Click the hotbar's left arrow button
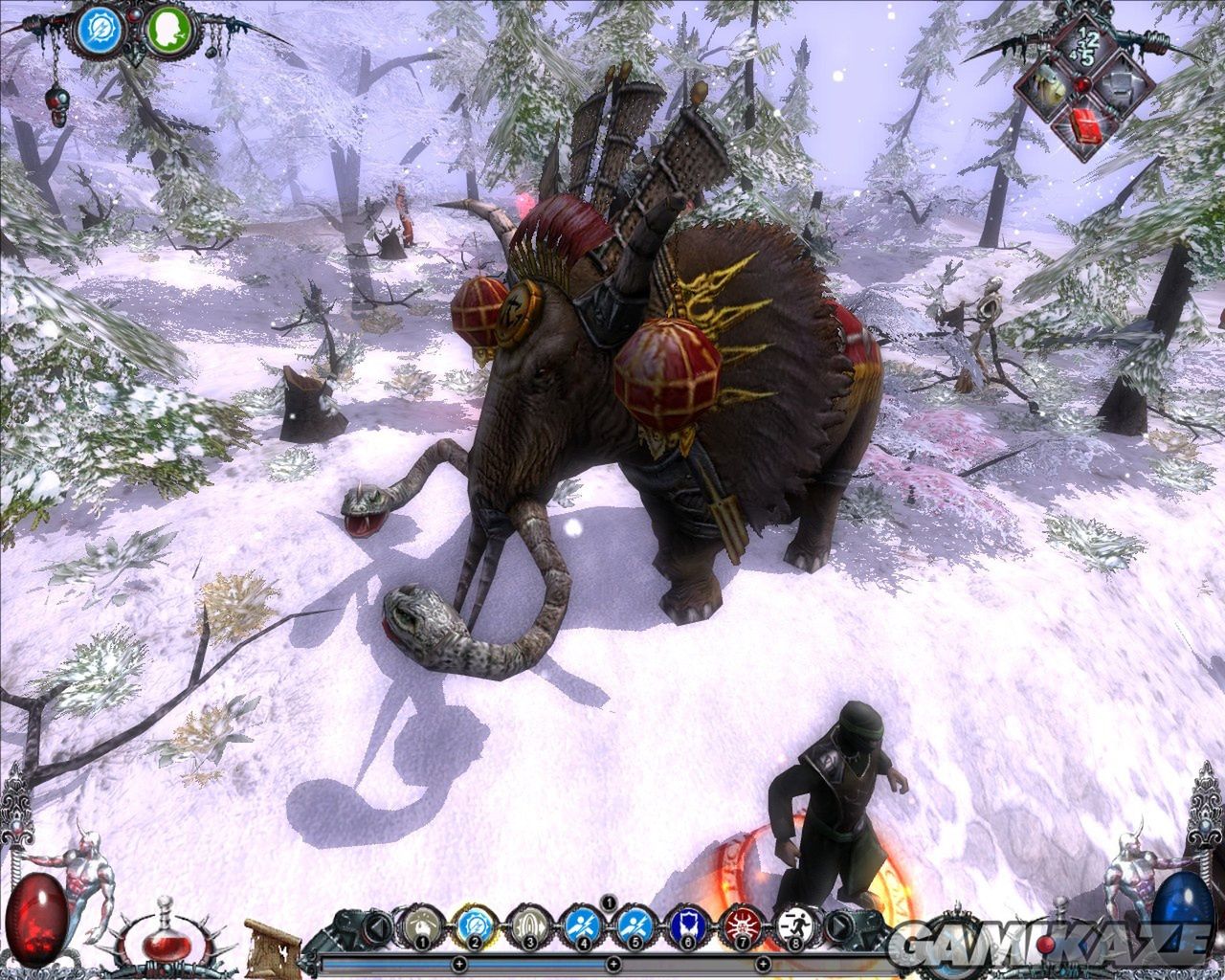1225x980 pixels. click(380, 926)
